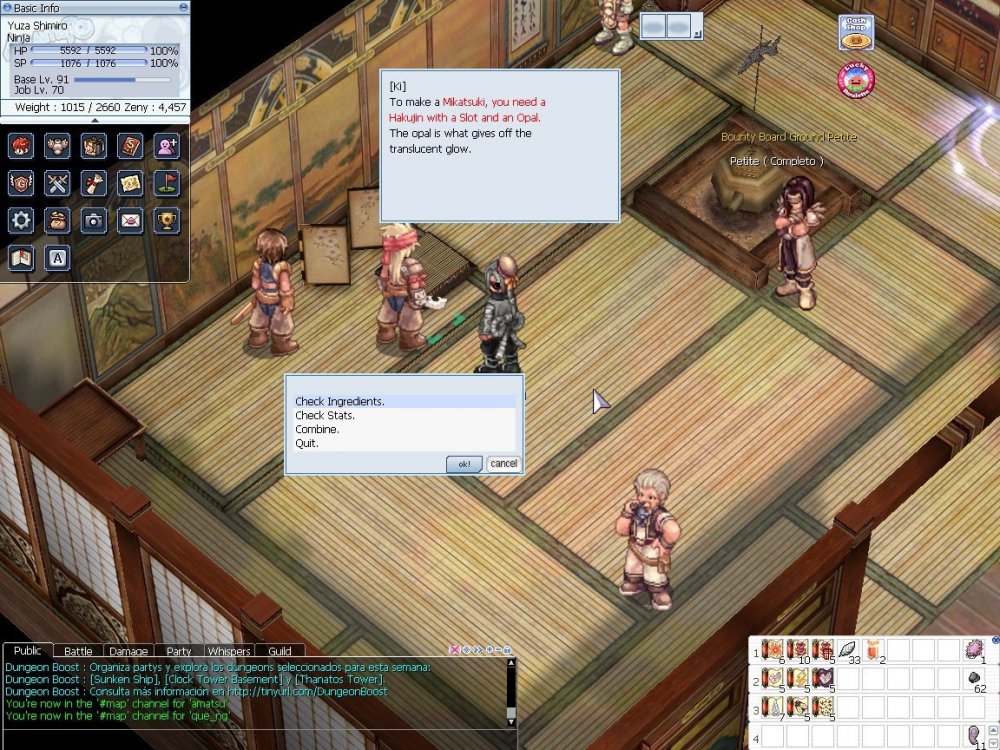Open the settings gear icon
The height and width of the screenshot is (750, 1000).
(x=21, y=220)
